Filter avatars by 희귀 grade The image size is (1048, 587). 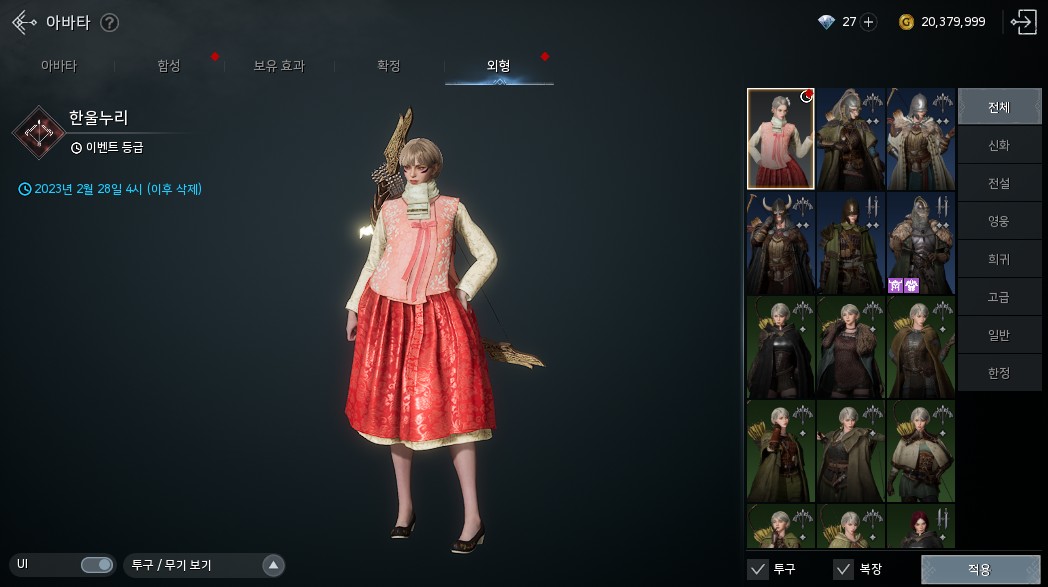[999, 259]
